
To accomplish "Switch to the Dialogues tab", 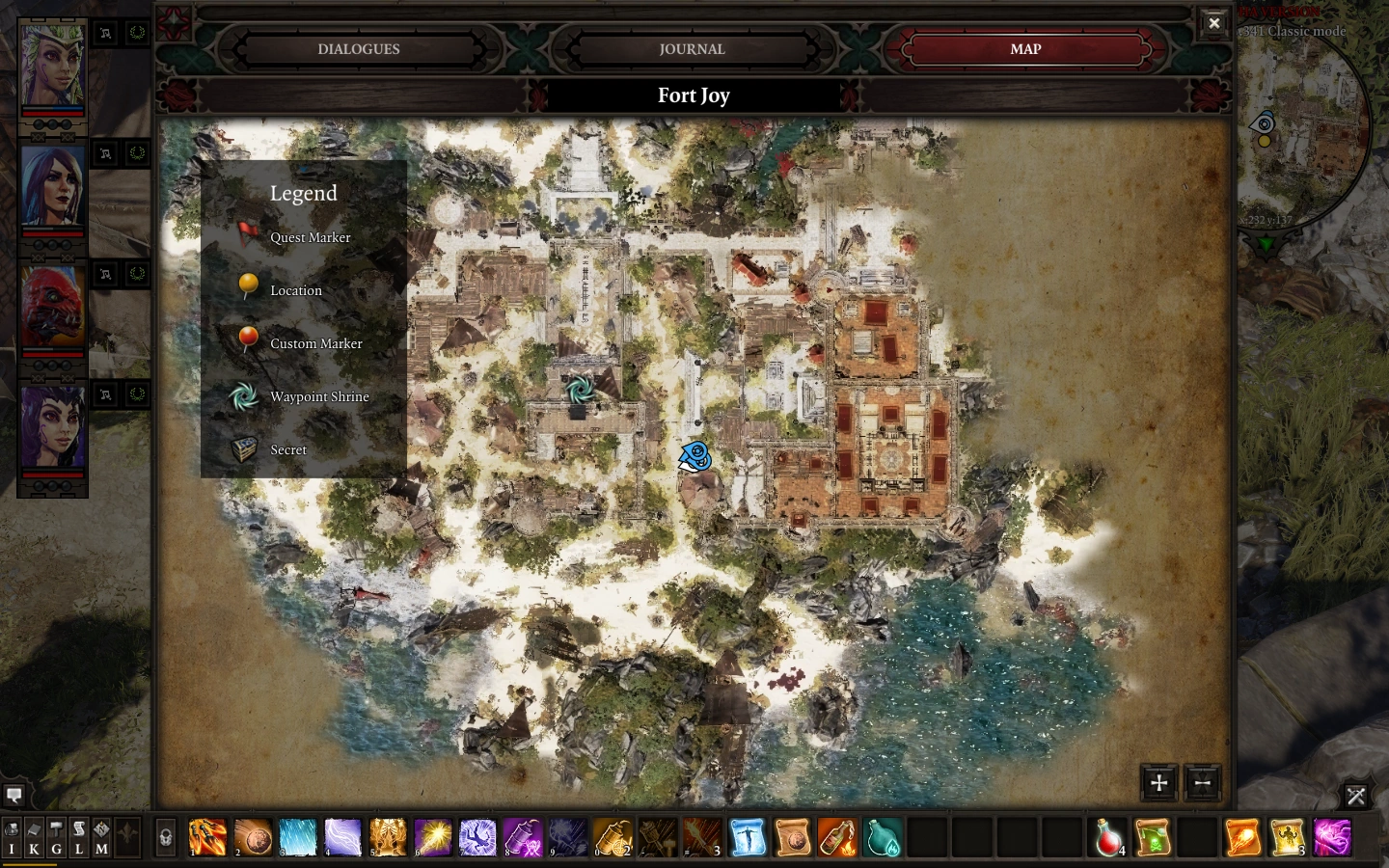I will pyautogui.click(x=359, y=49).
